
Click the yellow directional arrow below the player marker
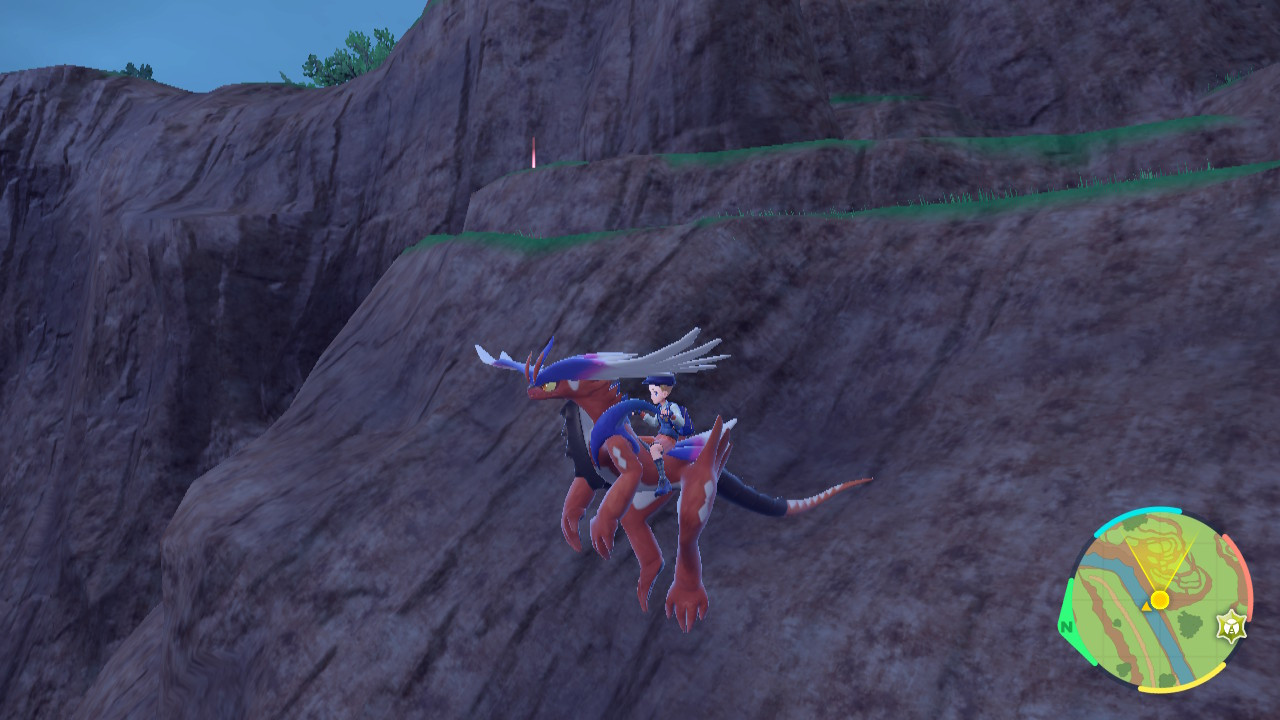[x=1147, y=607]
